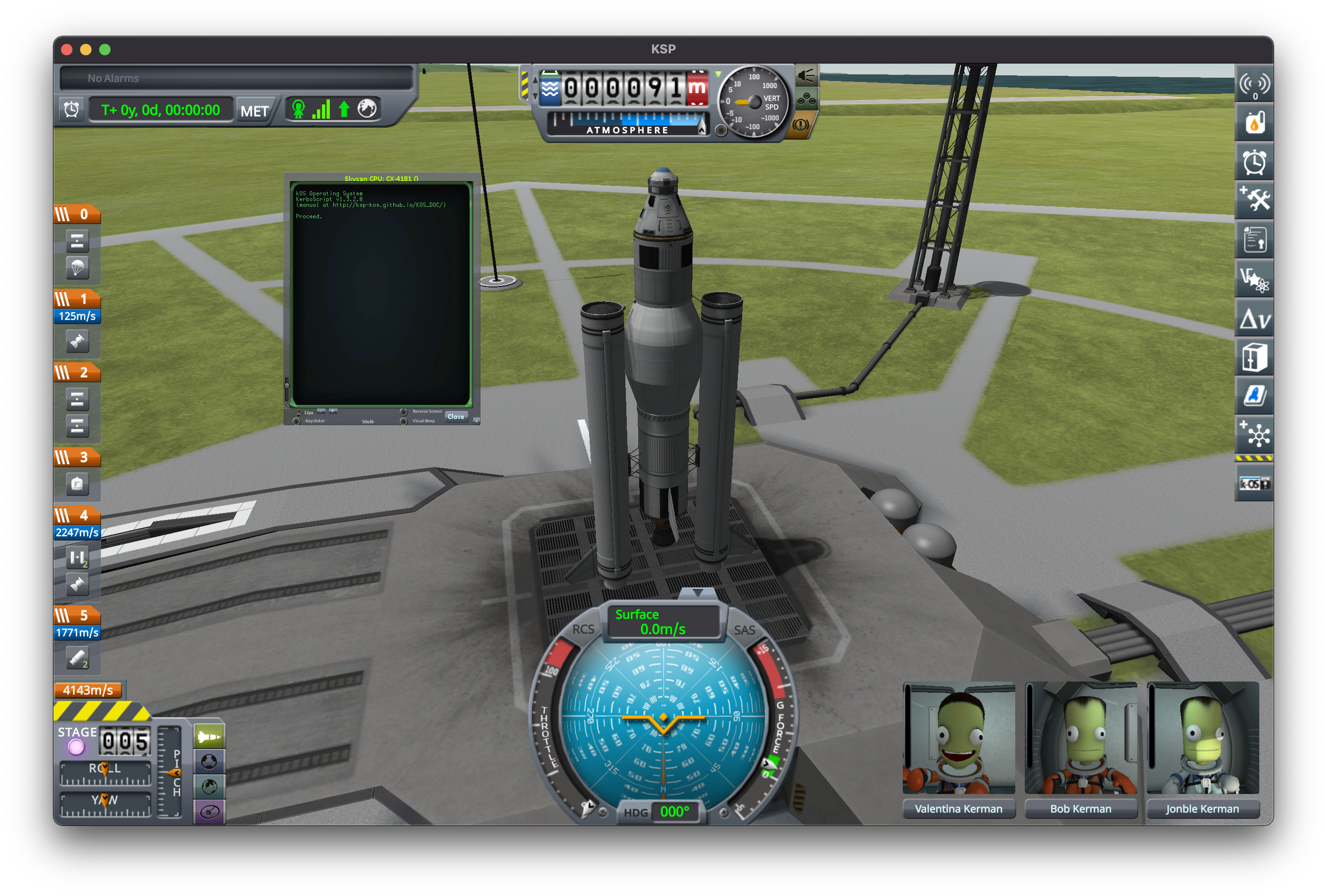Show the Delta-V app
The width and height of the screenshot is (1327, 896).
click(1254, 319)
